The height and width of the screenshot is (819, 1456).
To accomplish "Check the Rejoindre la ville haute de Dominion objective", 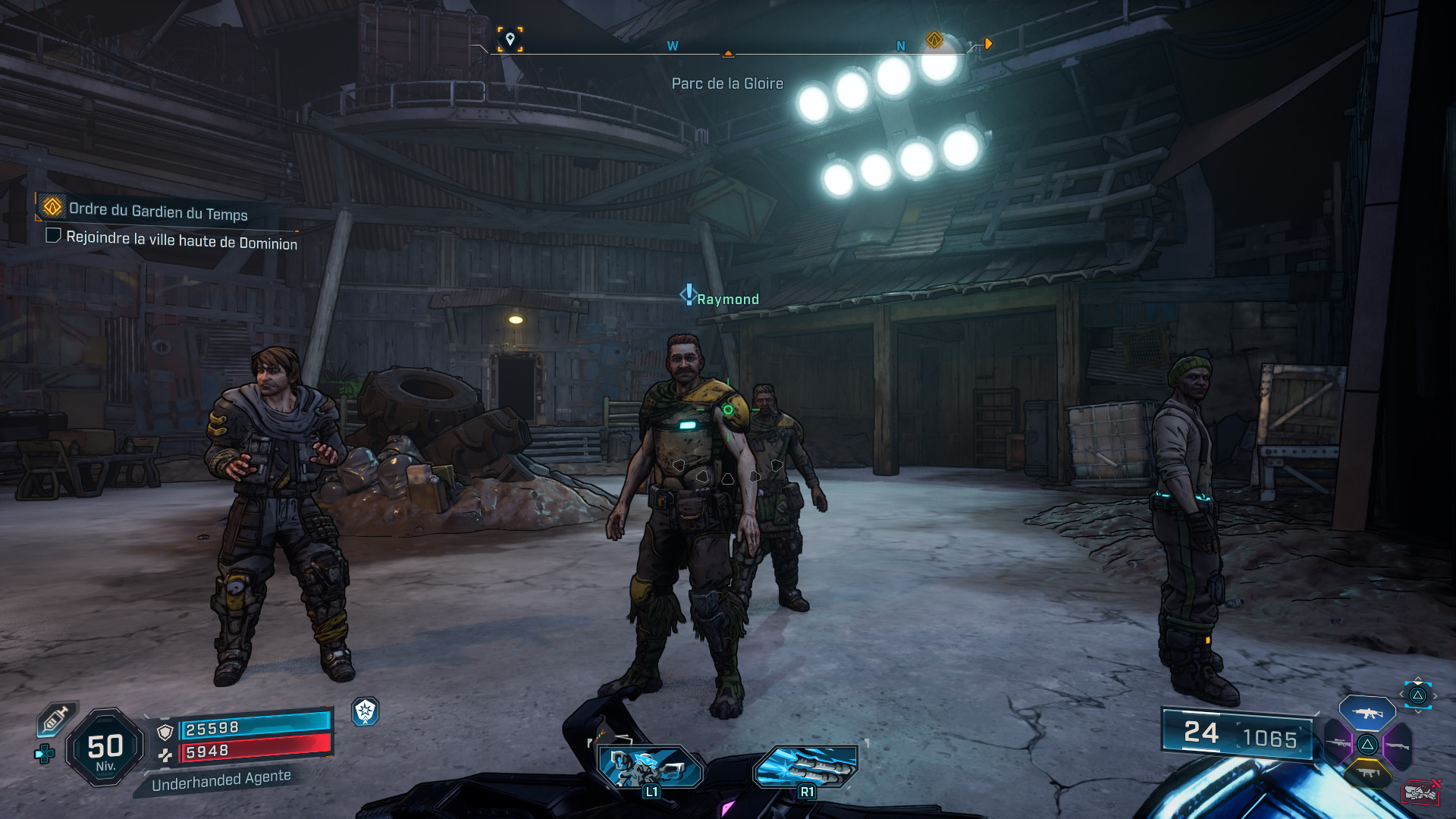I will coord(52,237).
